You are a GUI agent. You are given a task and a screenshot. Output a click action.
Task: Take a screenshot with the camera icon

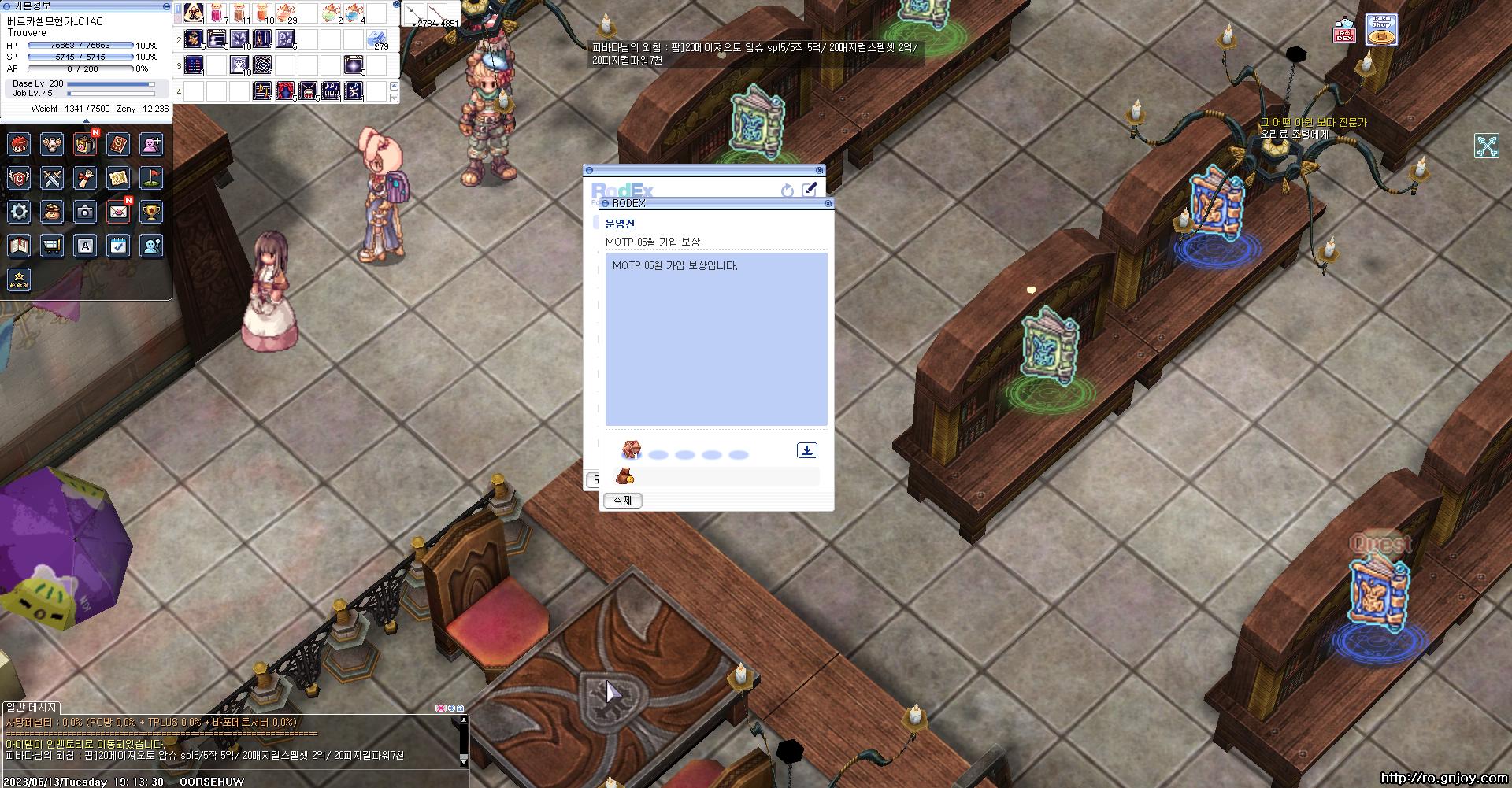tap(85, 212)
